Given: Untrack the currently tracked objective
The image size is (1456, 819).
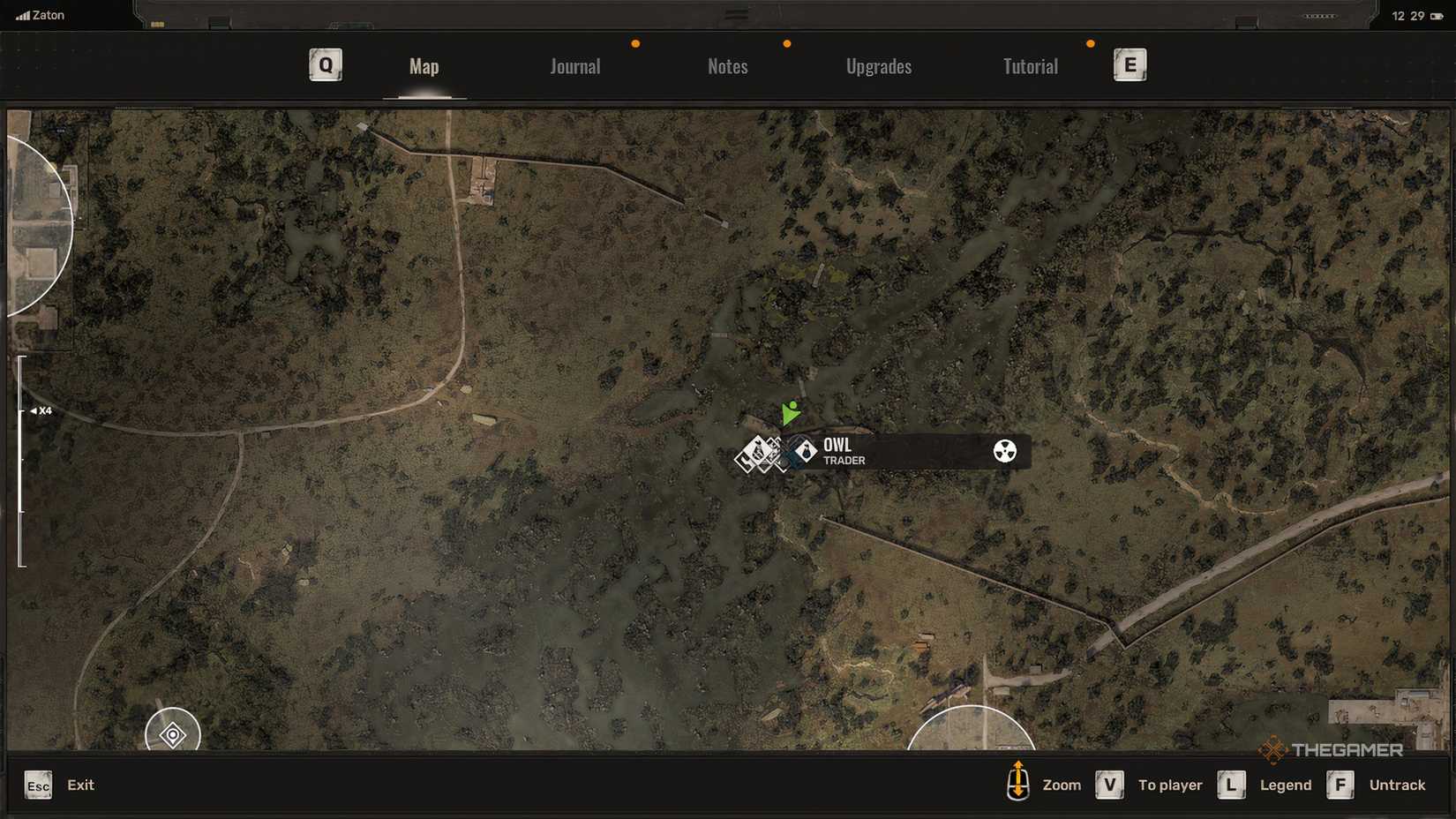Looking at the screenshot, I should click(1398, 784).
